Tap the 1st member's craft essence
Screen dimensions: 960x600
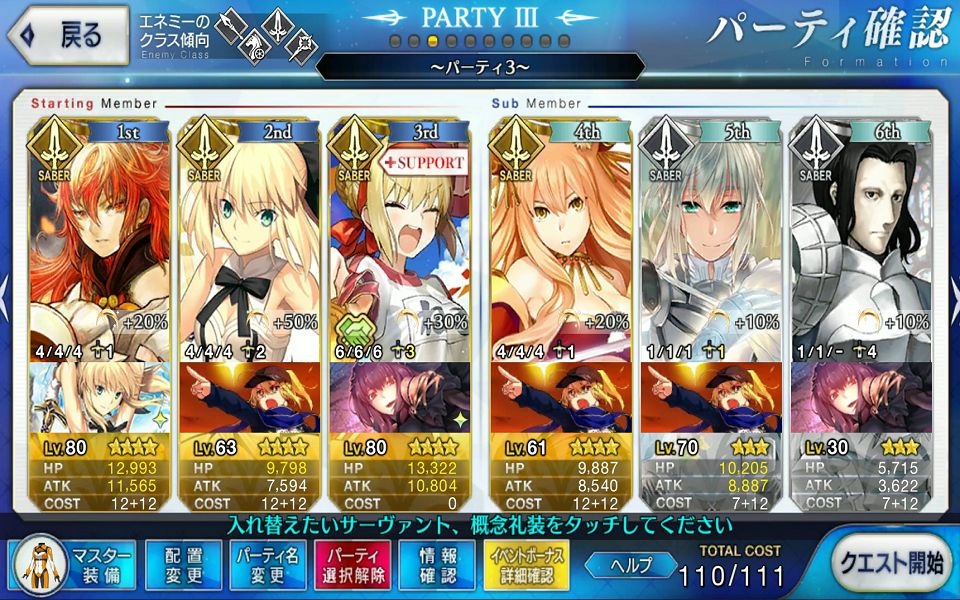click(x=100, y=398)
